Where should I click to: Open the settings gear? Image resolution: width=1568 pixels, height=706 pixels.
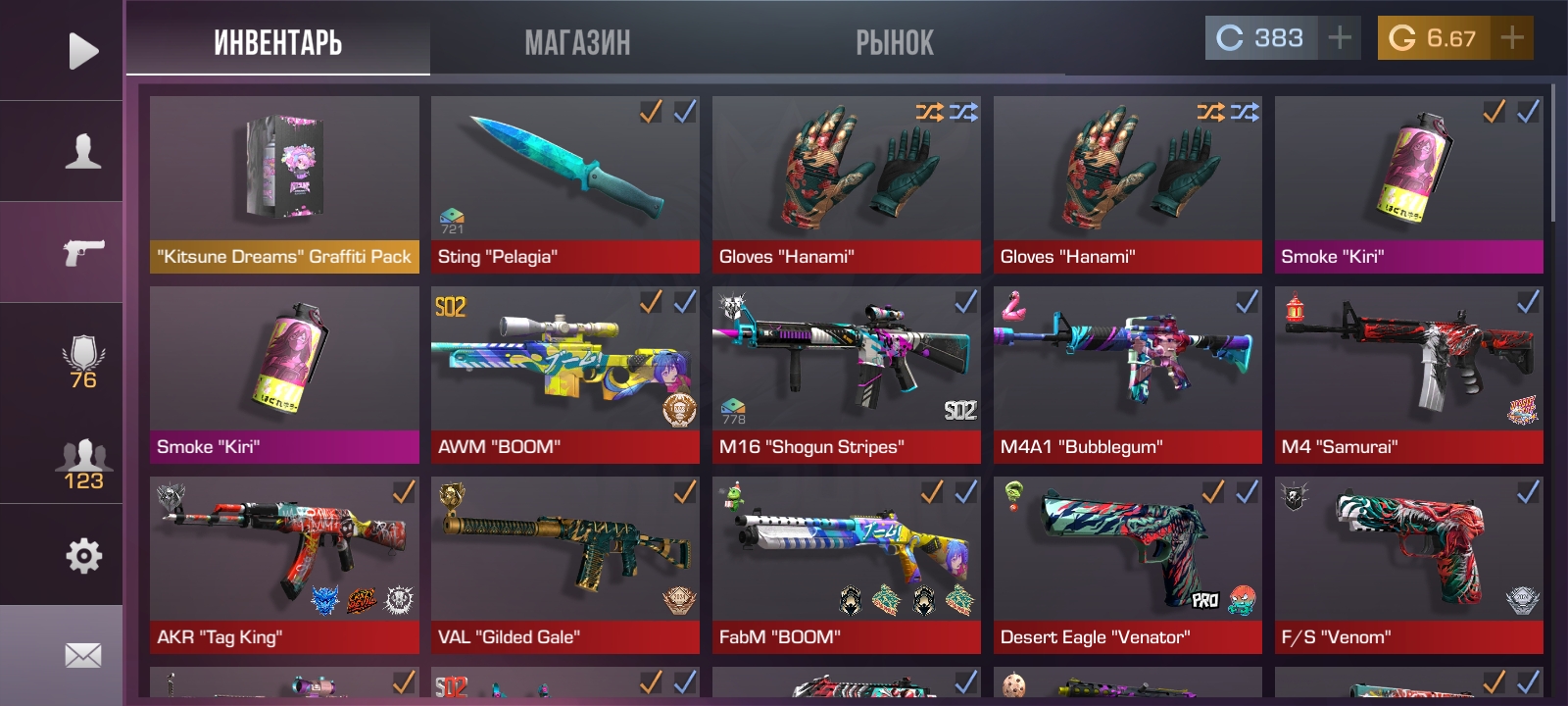tap(82, 556)
